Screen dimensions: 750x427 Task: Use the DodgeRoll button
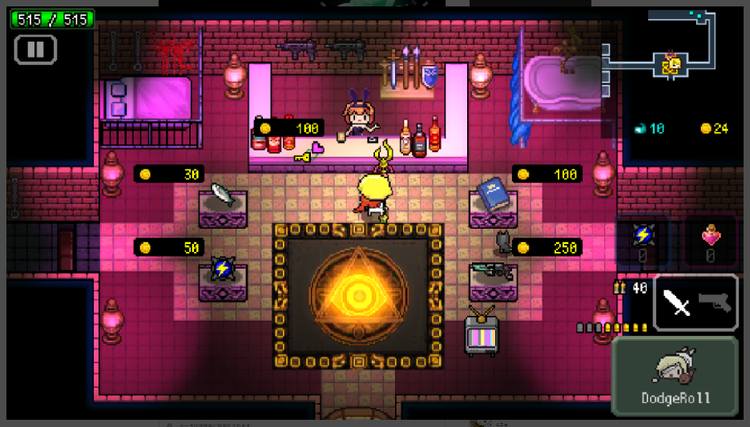[676, 376]
